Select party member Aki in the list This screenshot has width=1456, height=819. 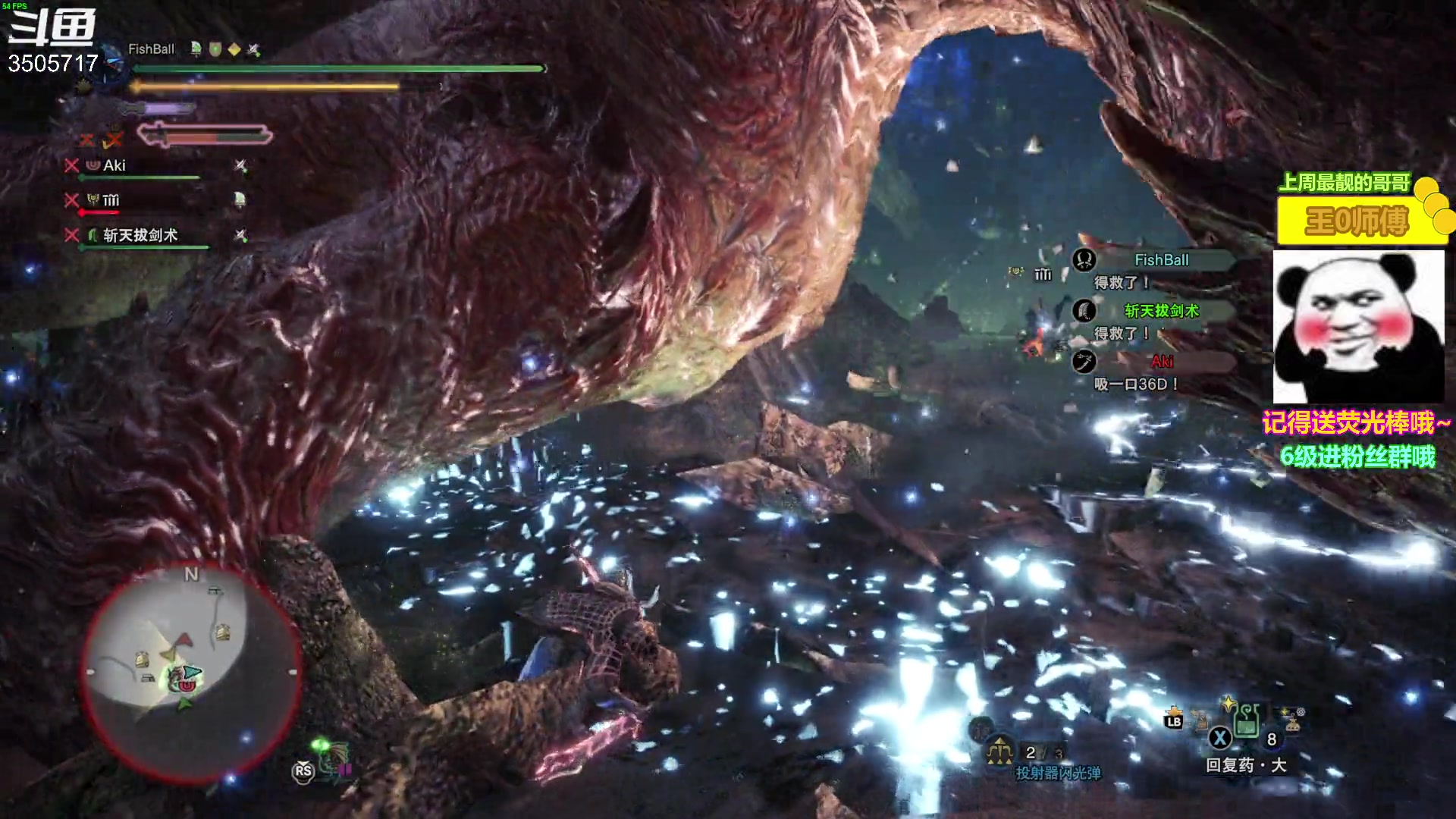tap(115, 165)
